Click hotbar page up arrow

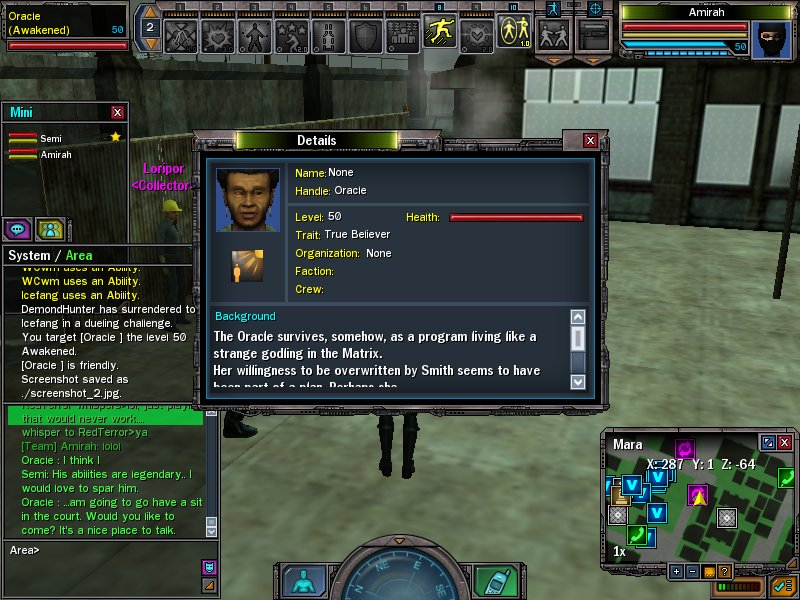click(x=149, y=12)
